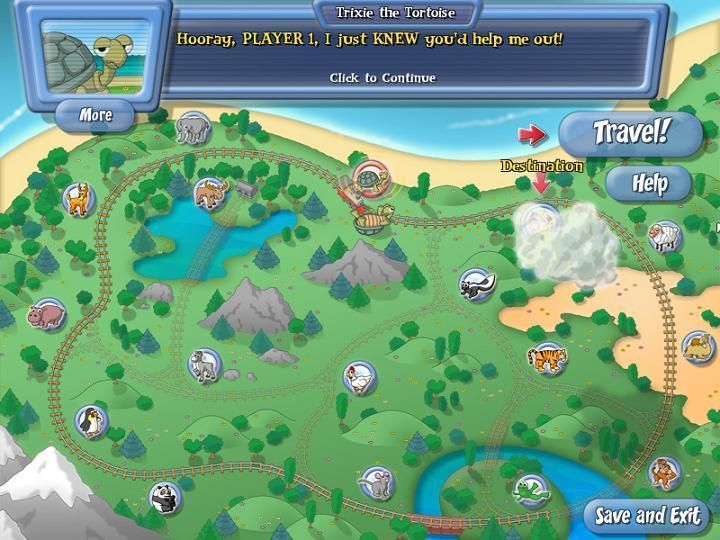Select the pink hippo map marker
This screenshot has width=720, height=540.
46,316
